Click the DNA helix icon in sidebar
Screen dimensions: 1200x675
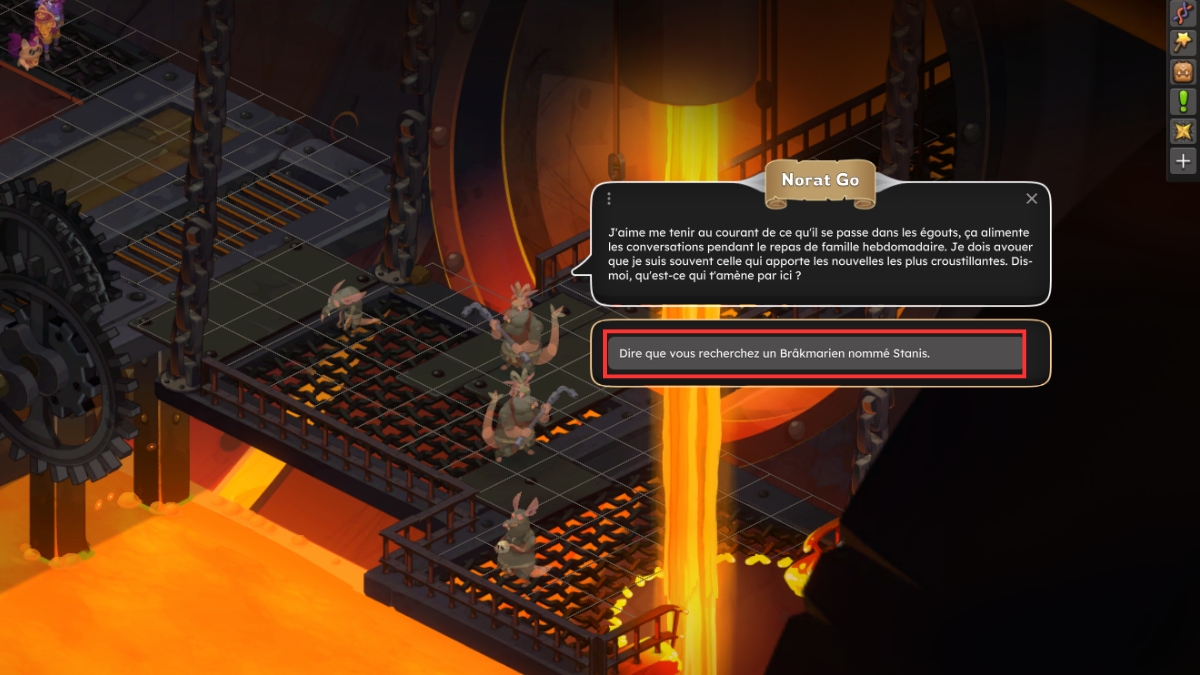(1183, 13)
